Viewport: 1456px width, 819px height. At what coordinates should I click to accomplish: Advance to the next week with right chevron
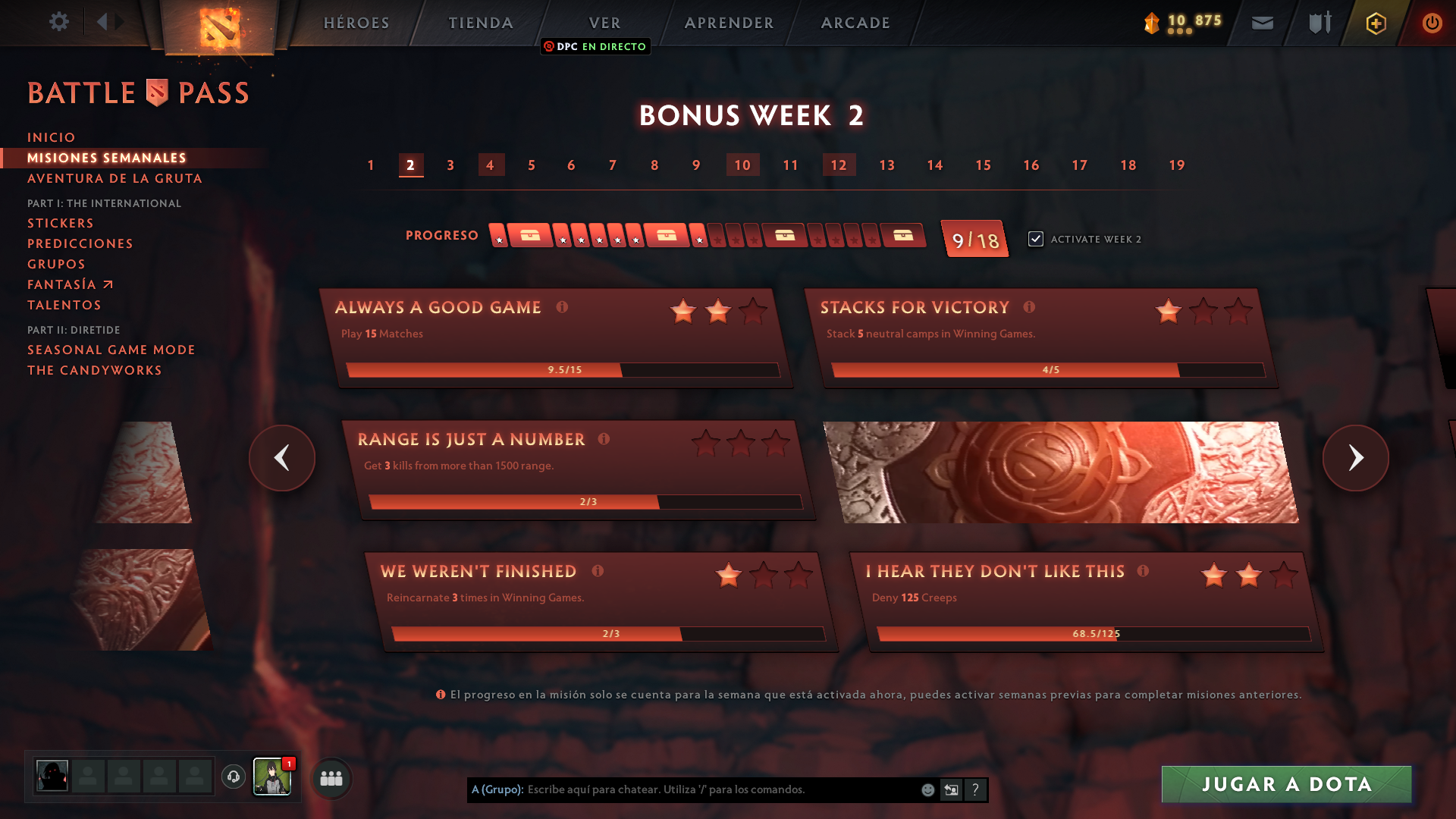[x=1356, y=458]
